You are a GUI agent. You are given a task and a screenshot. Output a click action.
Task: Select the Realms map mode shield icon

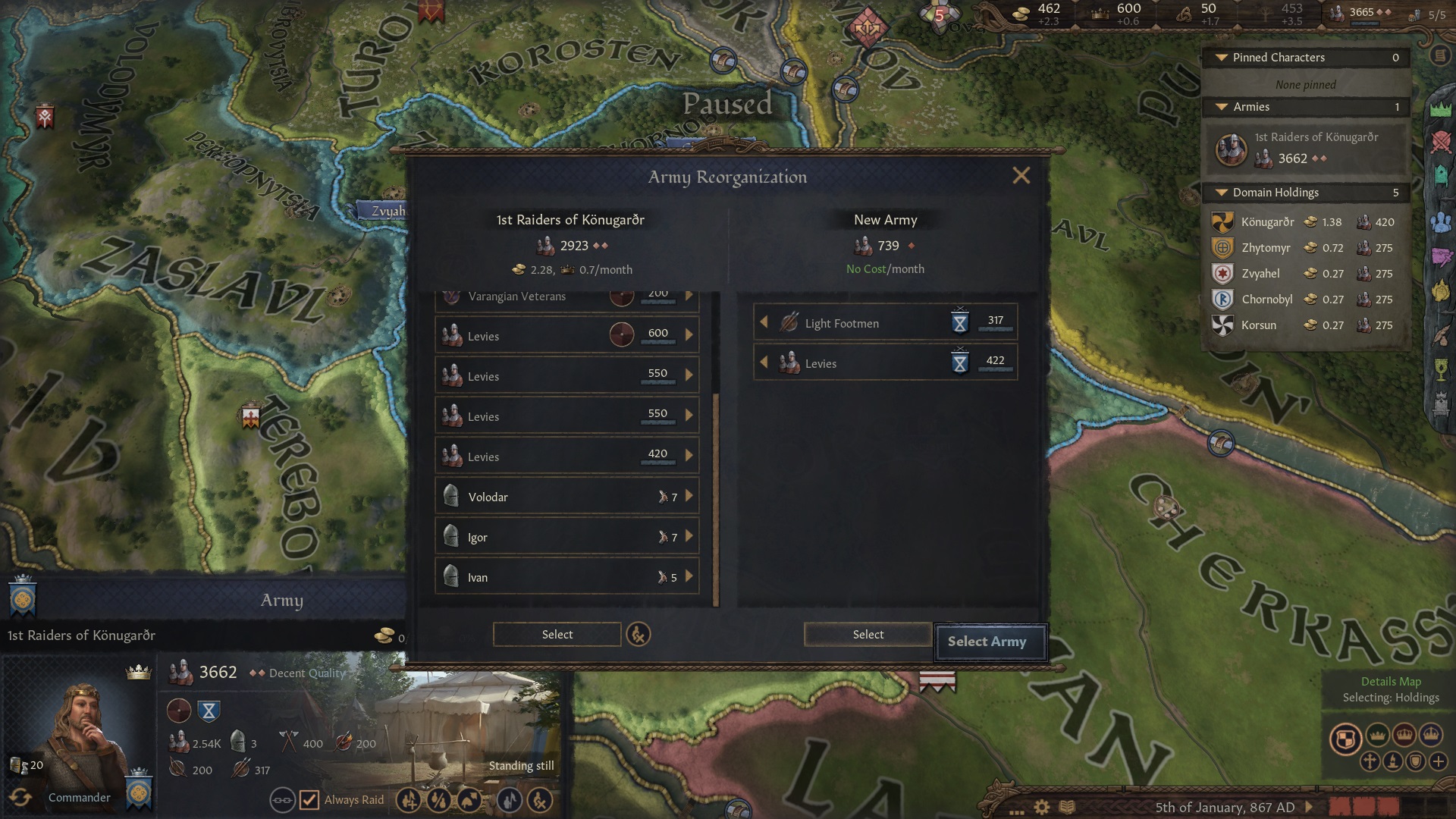(1347, 736)
